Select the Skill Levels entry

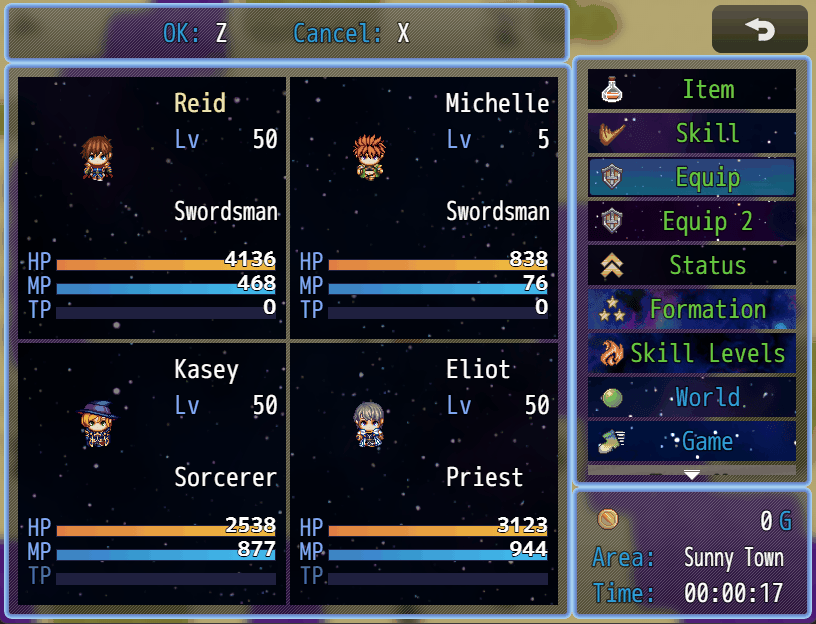click(692, 354)
